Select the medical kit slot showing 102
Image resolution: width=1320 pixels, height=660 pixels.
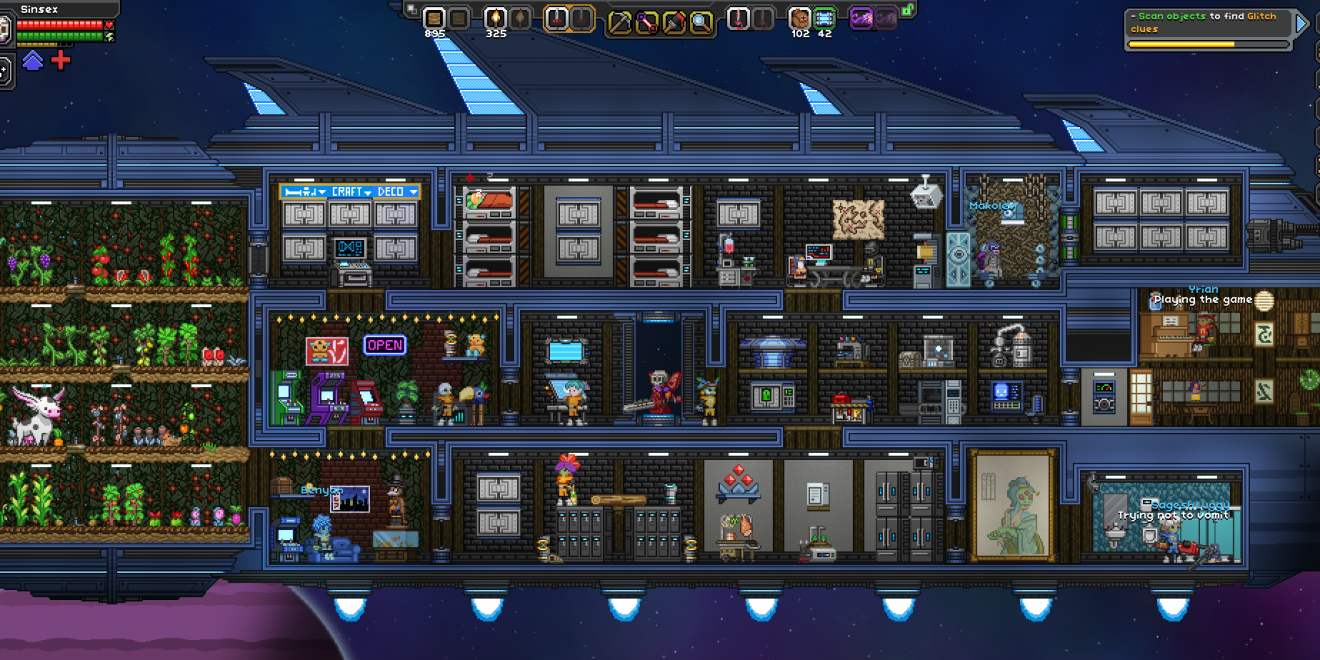pyautogui.click(x=800, y=18)
